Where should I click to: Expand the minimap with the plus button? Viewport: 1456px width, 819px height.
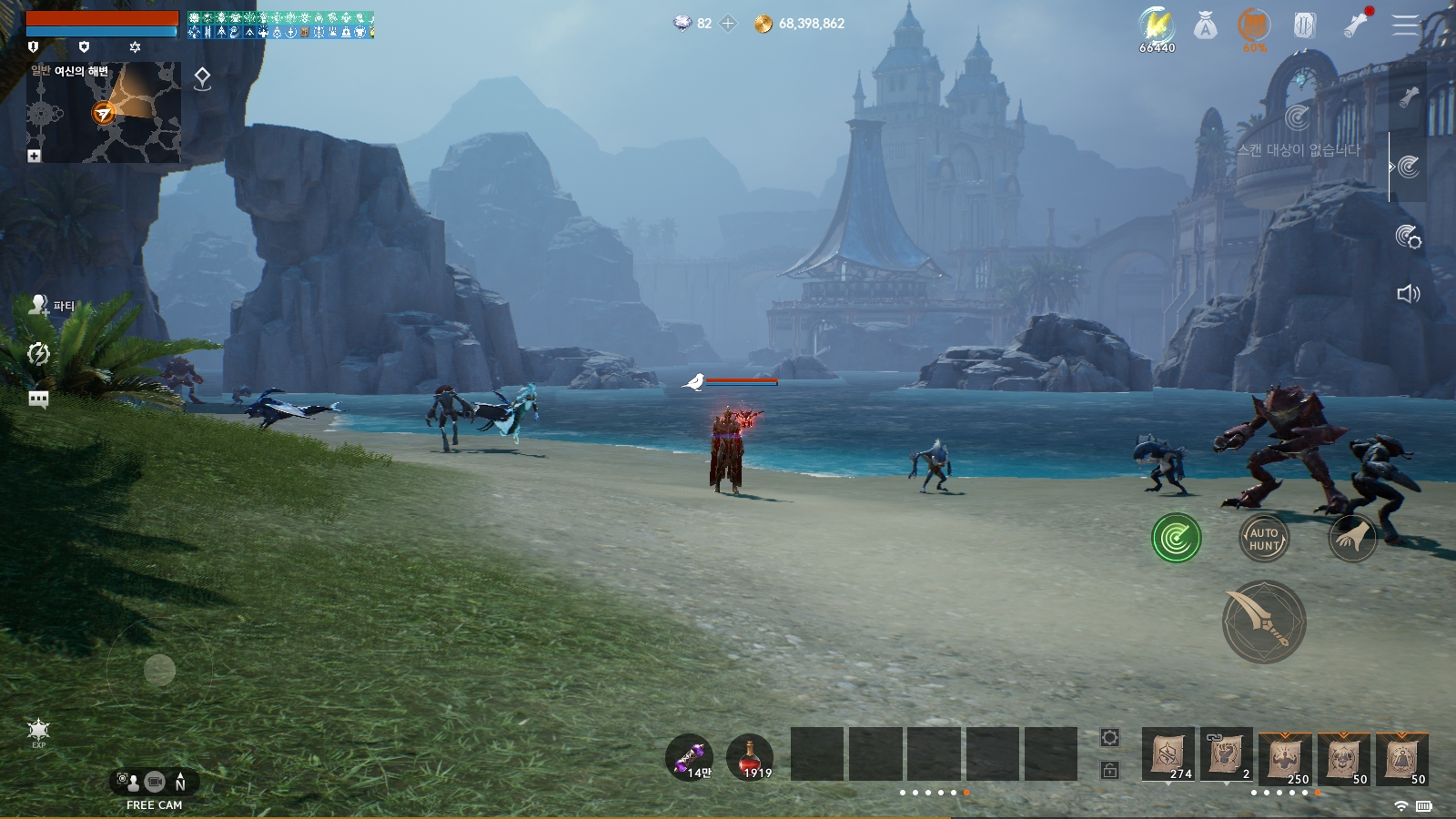point(34,156)
